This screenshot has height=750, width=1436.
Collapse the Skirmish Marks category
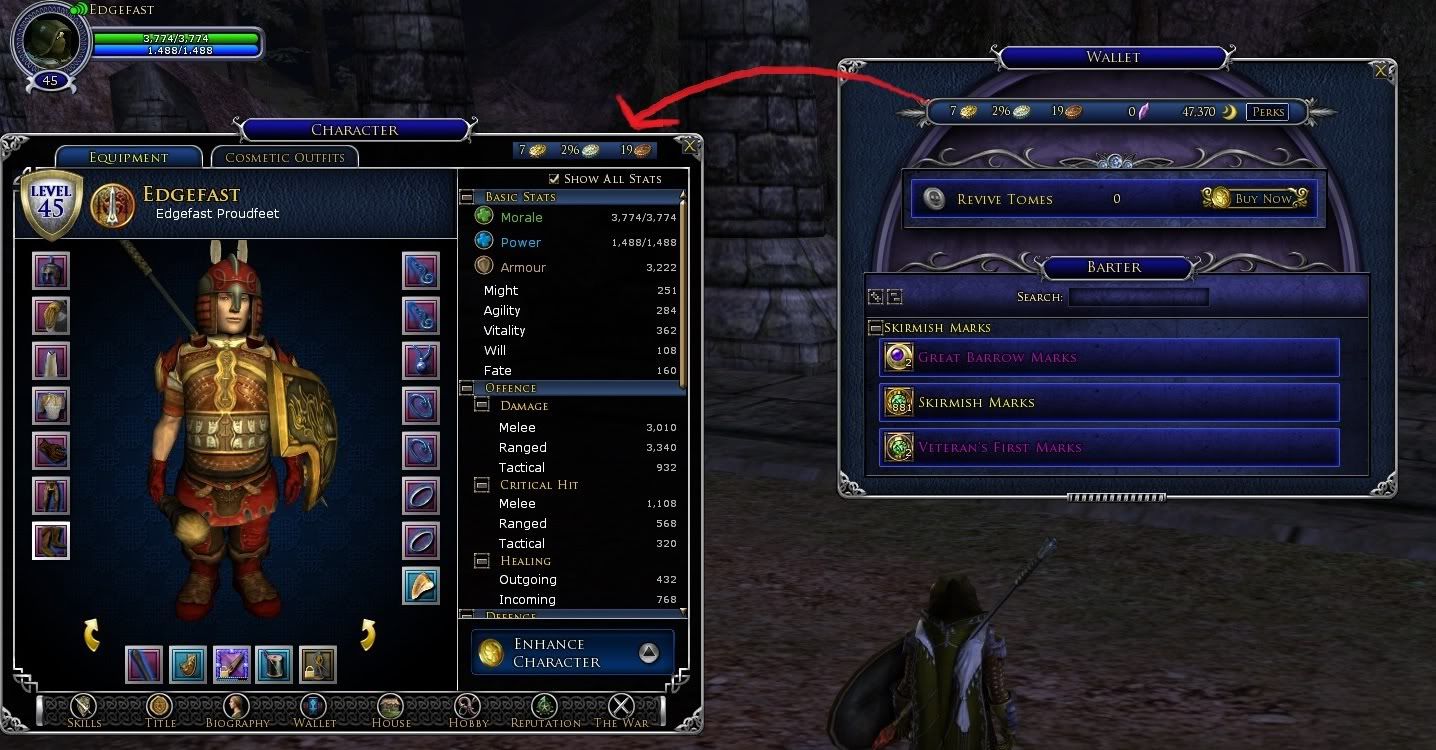point(875,328)
